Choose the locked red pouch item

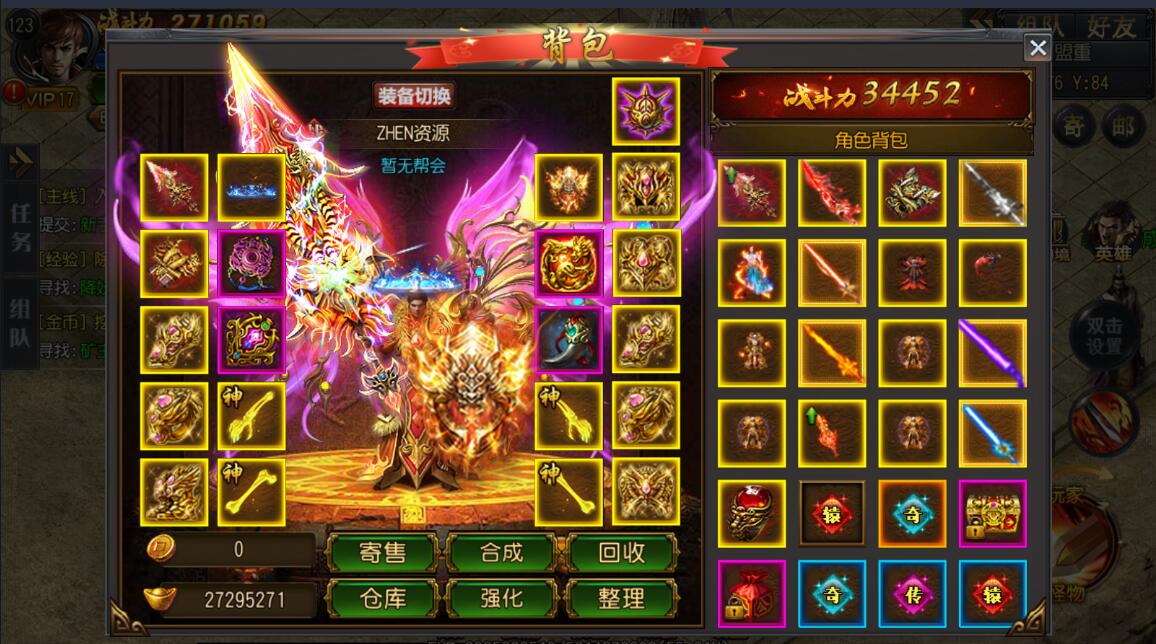[x=752, y=593]
